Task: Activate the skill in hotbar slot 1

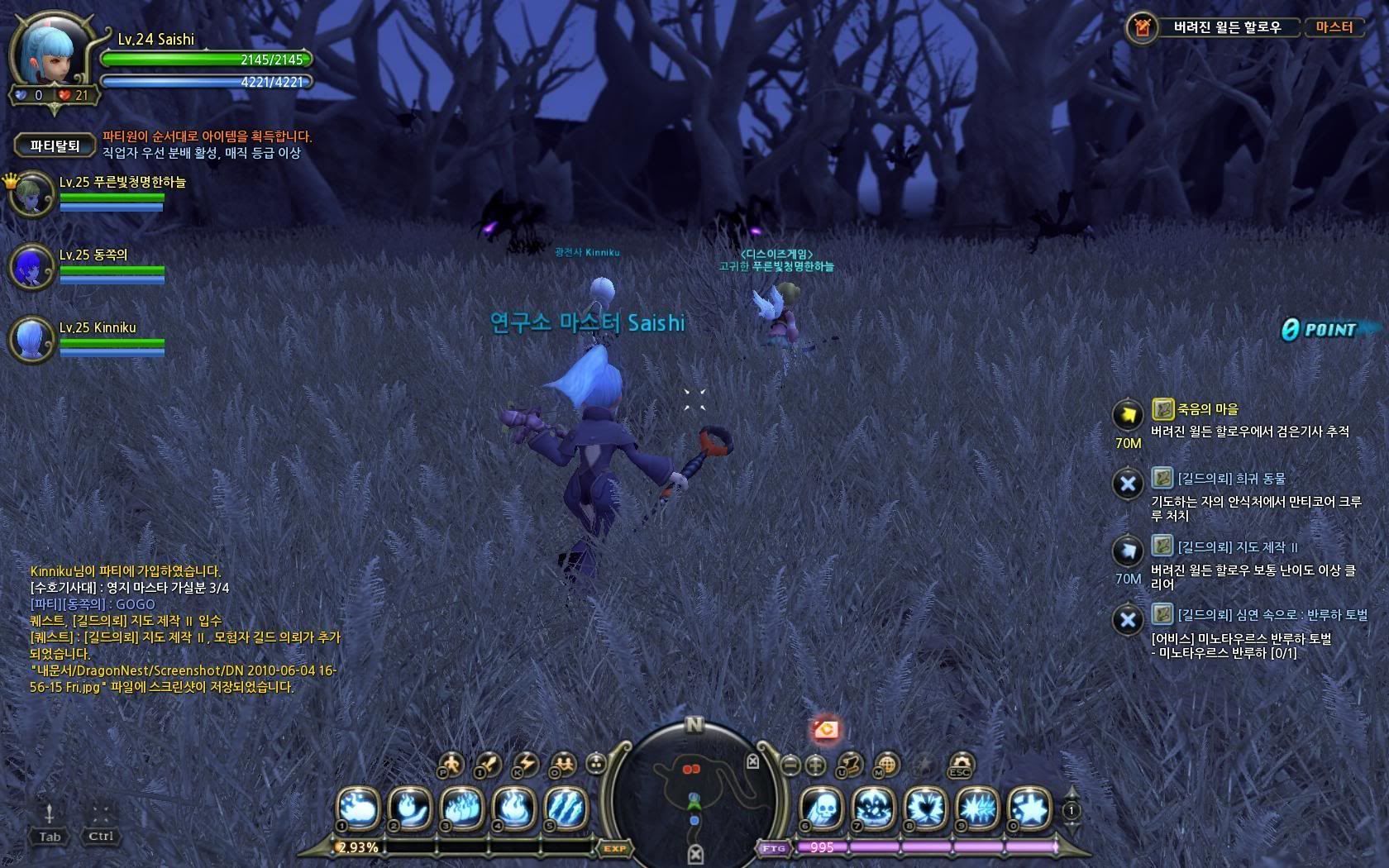Action: pos(358,808)
